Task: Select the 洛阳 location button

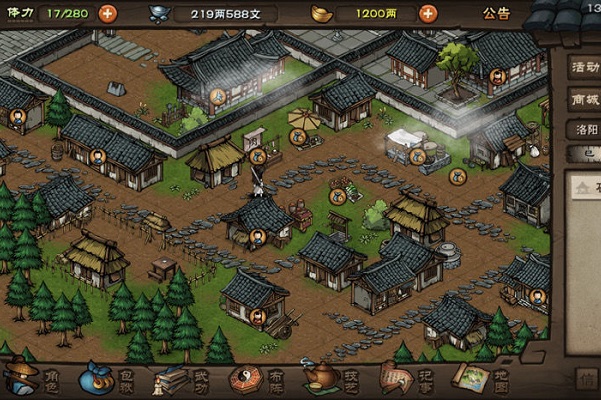Action: tap(583, 131)
